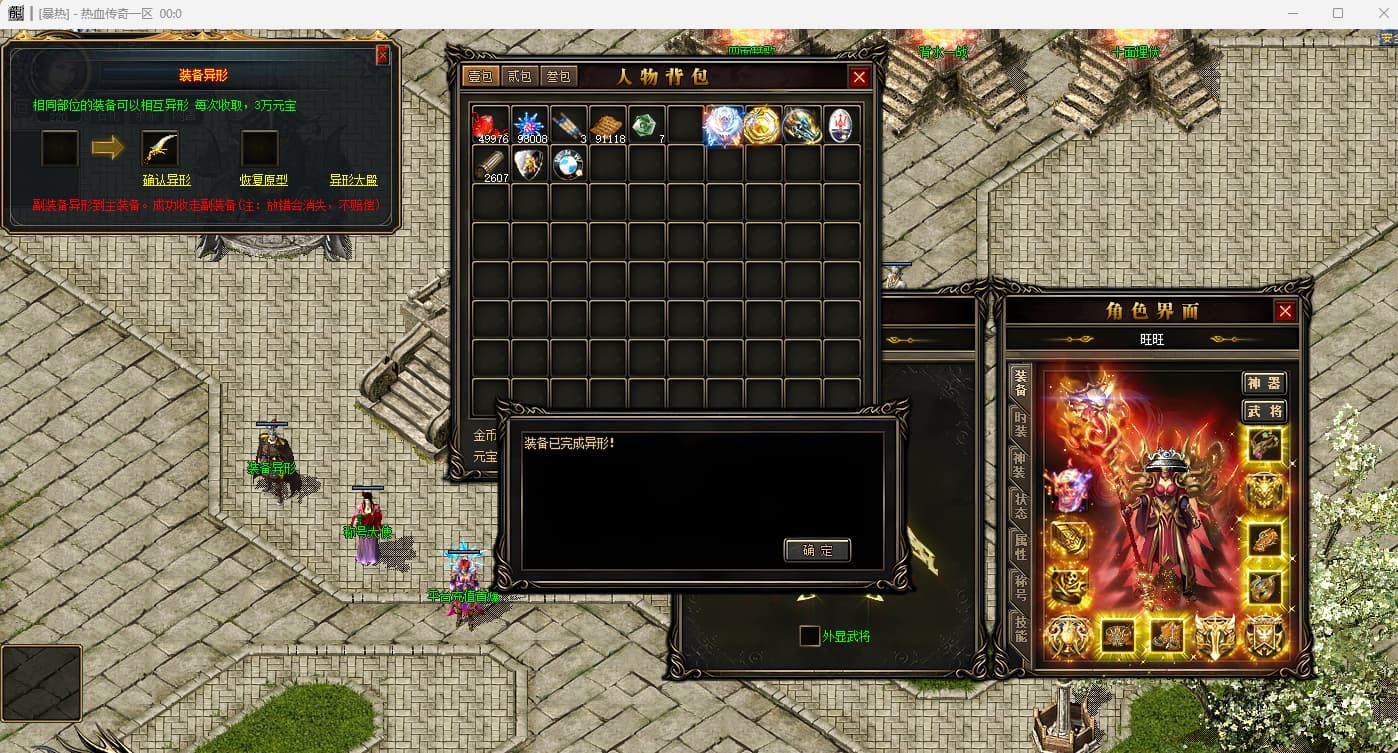Screen dimensions: 1398x753
Task: Select the BMW logo item in bag
Action: click(x=568, y=165)
